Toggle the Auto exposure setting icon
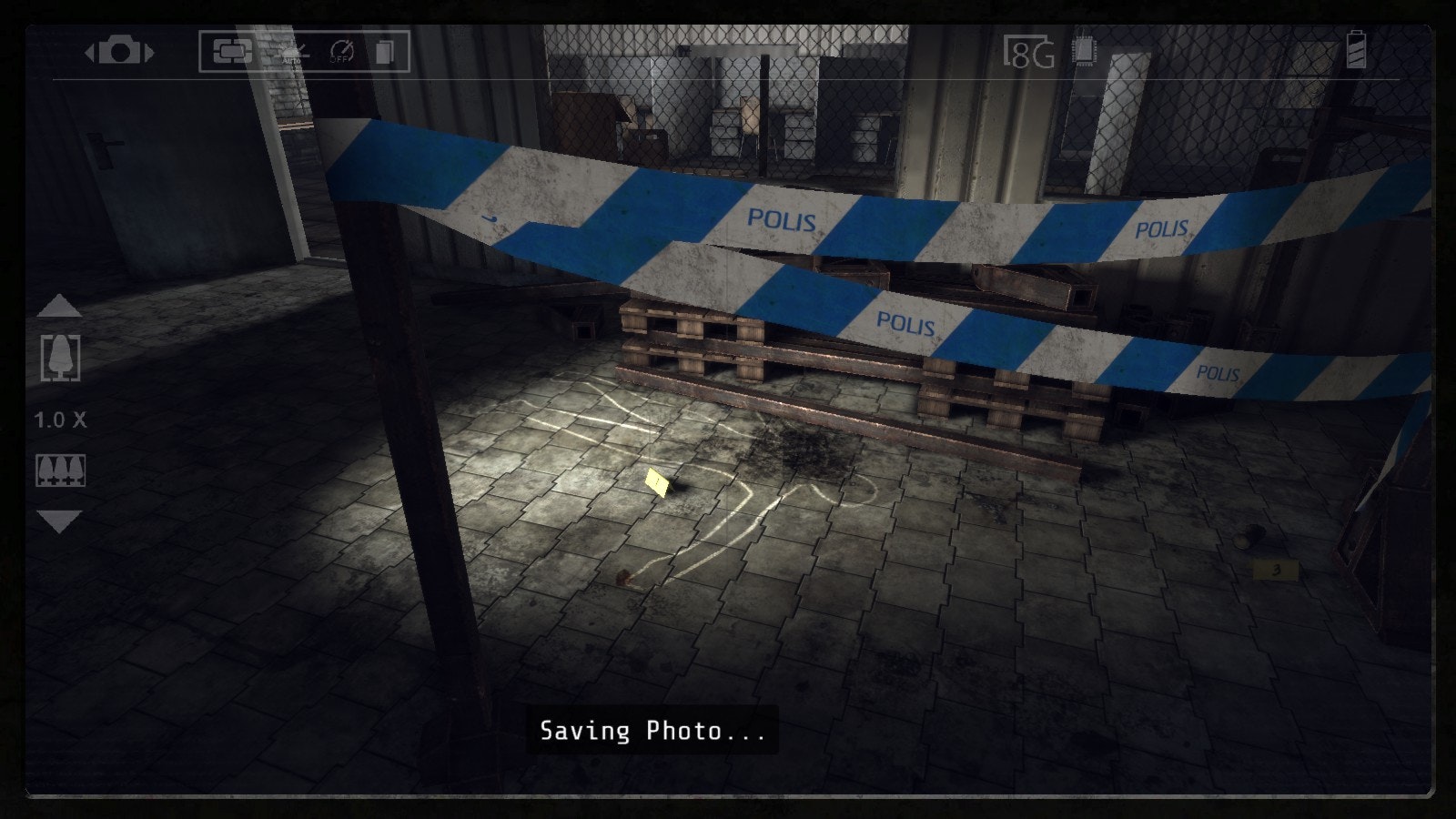Viewport: 1456px width, 819px height. [293, 52]
